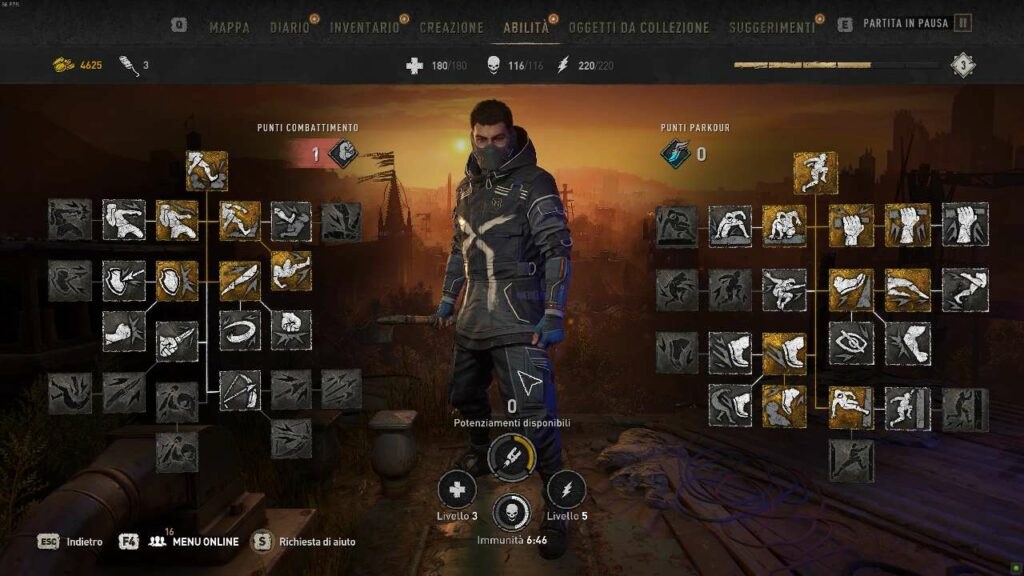Open the Menu Online option

205,541
